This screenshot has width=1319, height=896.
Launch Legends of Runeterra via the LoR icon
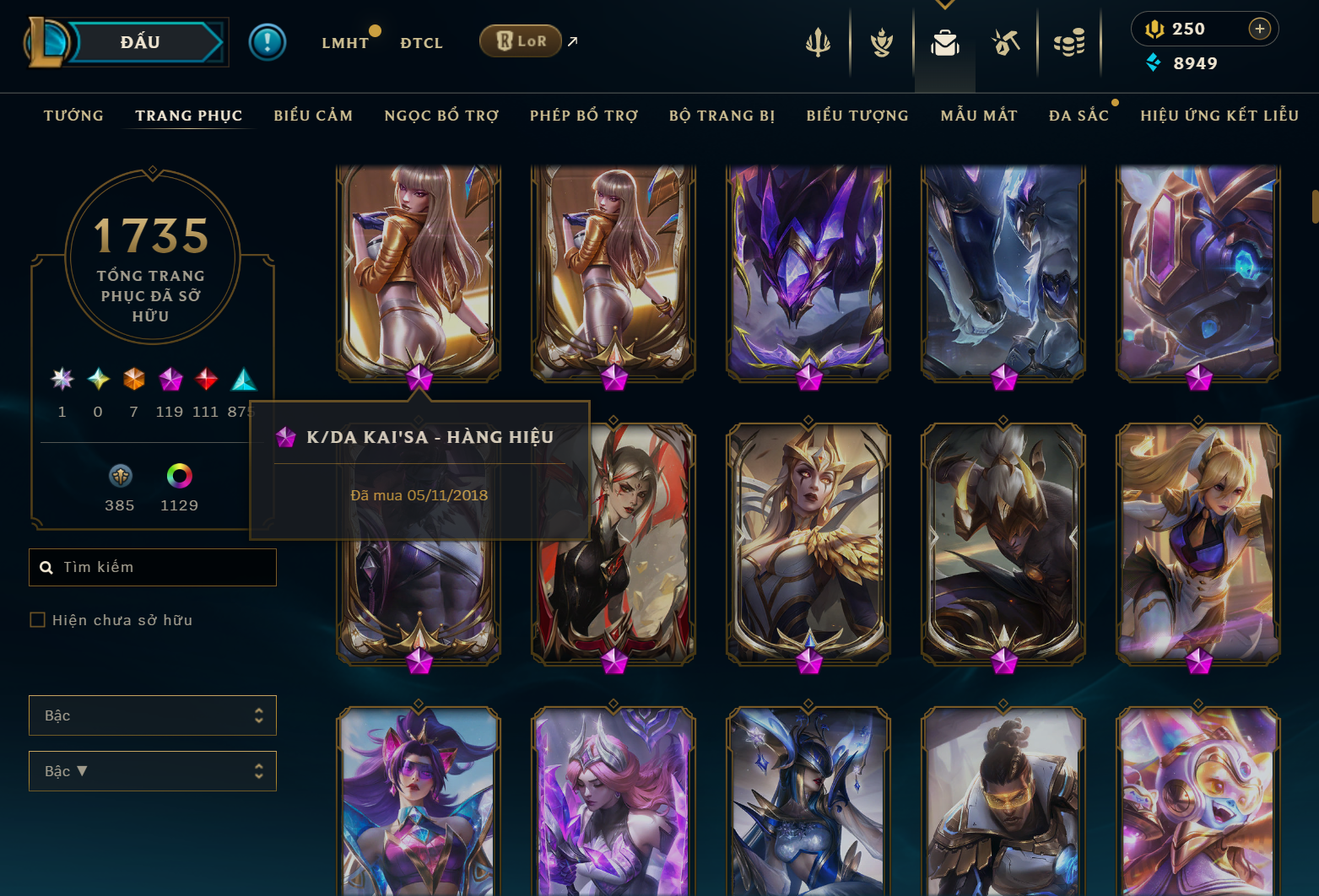tap(520, 40)
